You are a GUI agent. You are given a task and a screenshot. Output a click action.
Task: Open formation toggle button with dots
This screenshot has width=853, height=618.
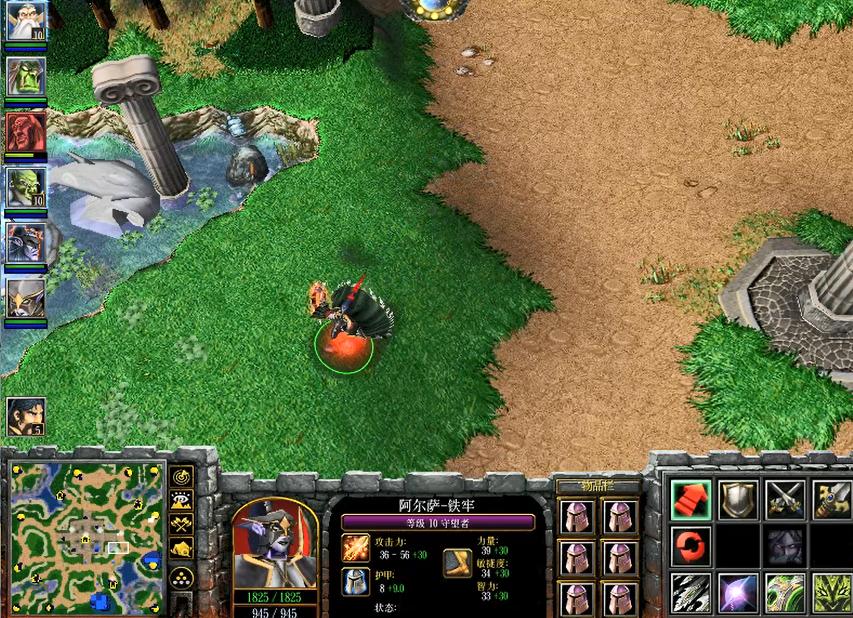tap(181, 576)
